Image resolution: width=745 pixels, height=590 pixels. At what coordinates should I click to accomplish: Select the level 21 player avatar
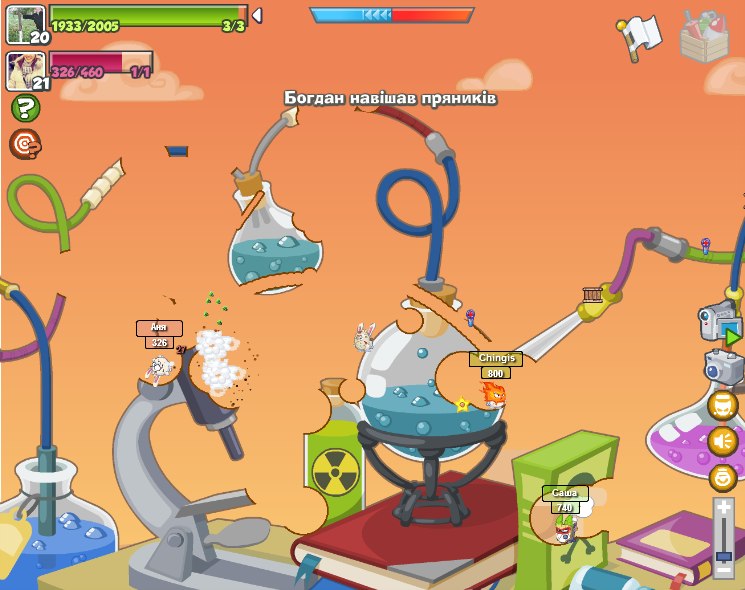[24, 71]
